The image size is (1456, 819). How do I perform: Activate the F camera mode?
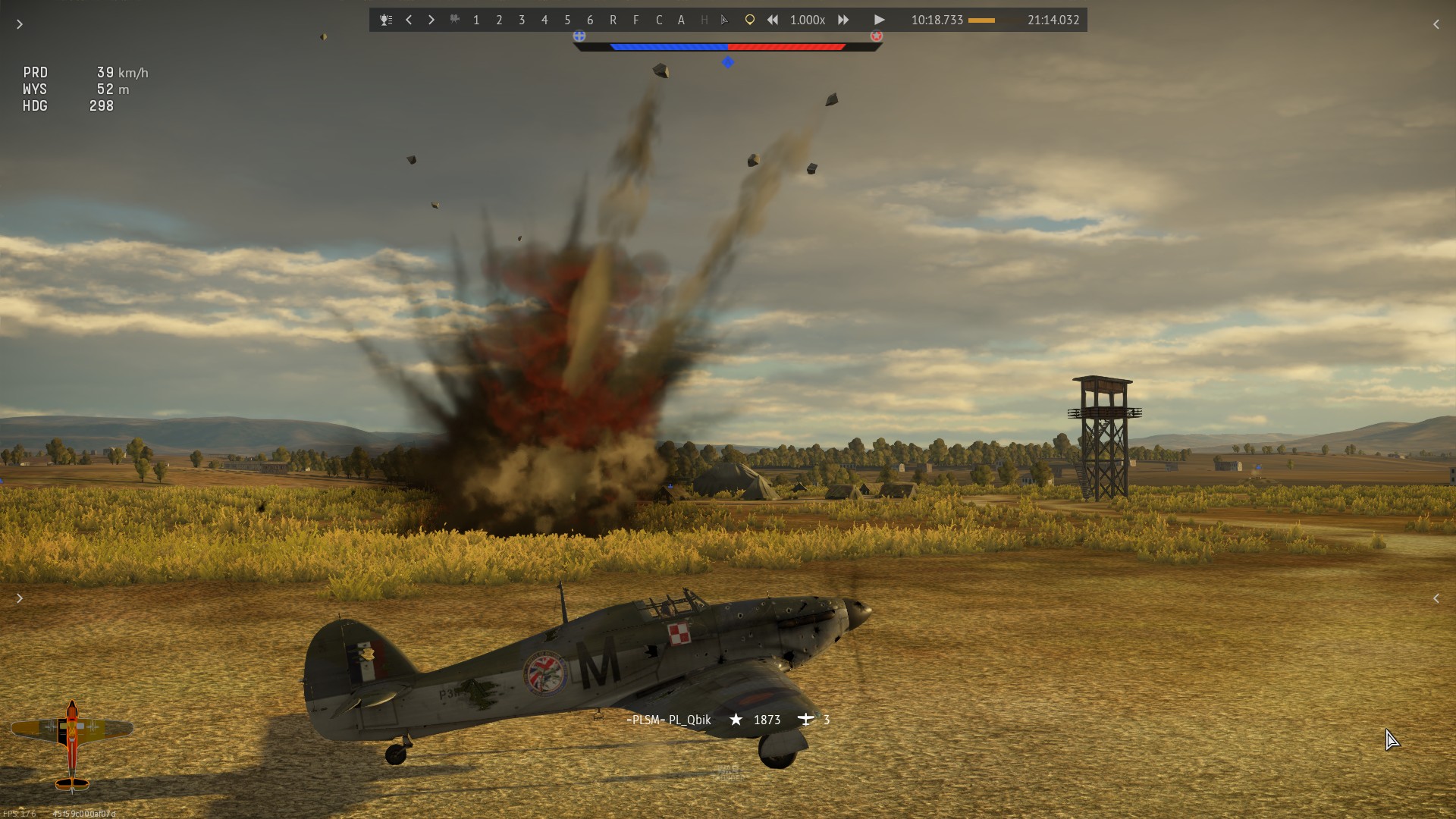coord(635,20)
